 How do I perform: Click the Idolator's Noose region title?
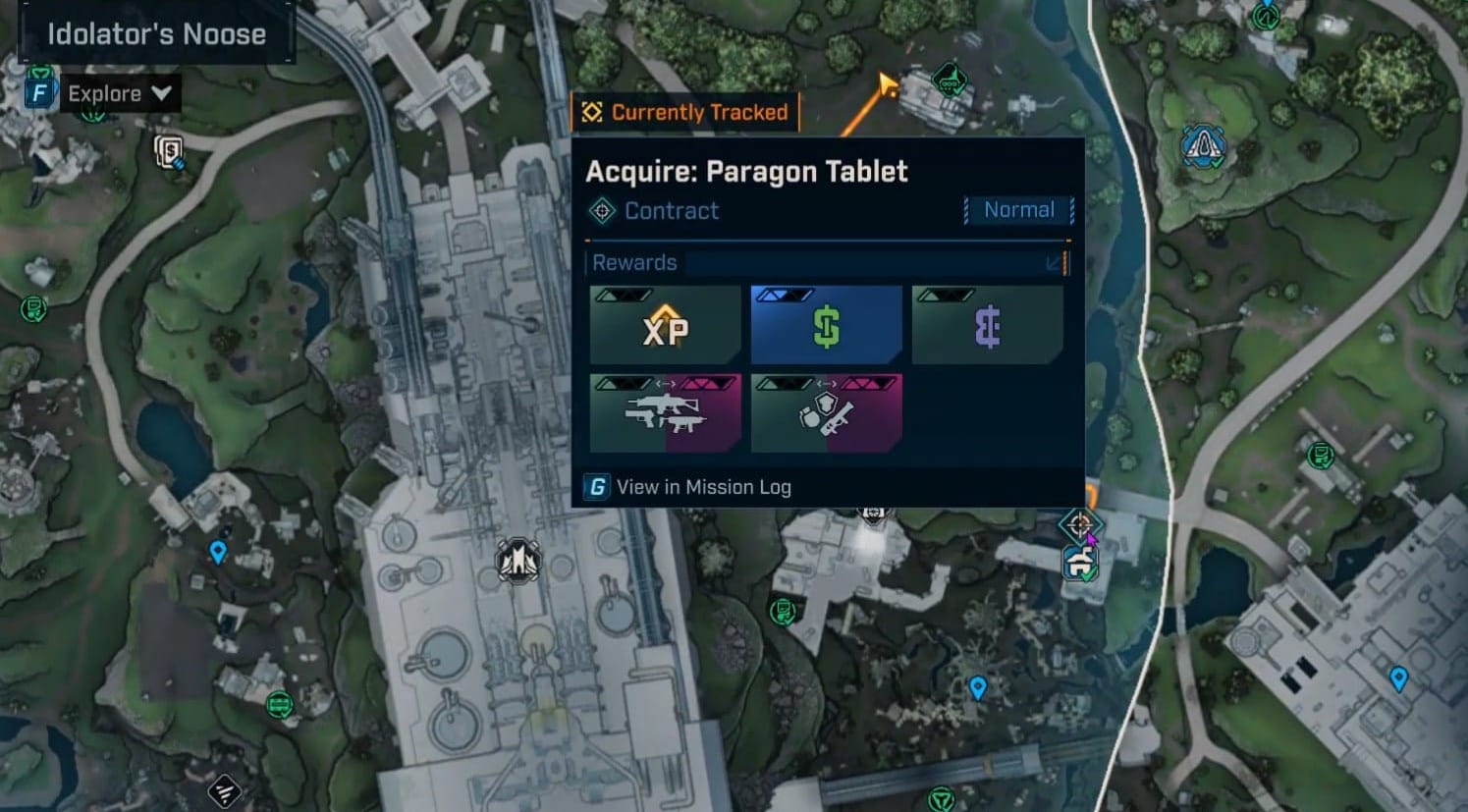click(x=156, y=34)
